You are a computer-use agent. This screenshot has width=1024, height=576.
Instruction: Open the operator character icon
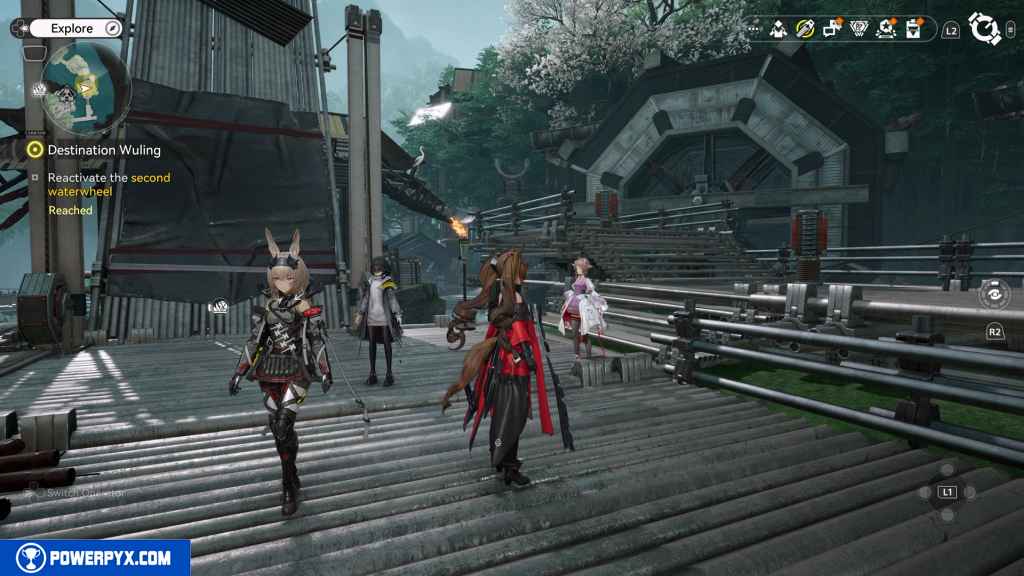point(779,30)
